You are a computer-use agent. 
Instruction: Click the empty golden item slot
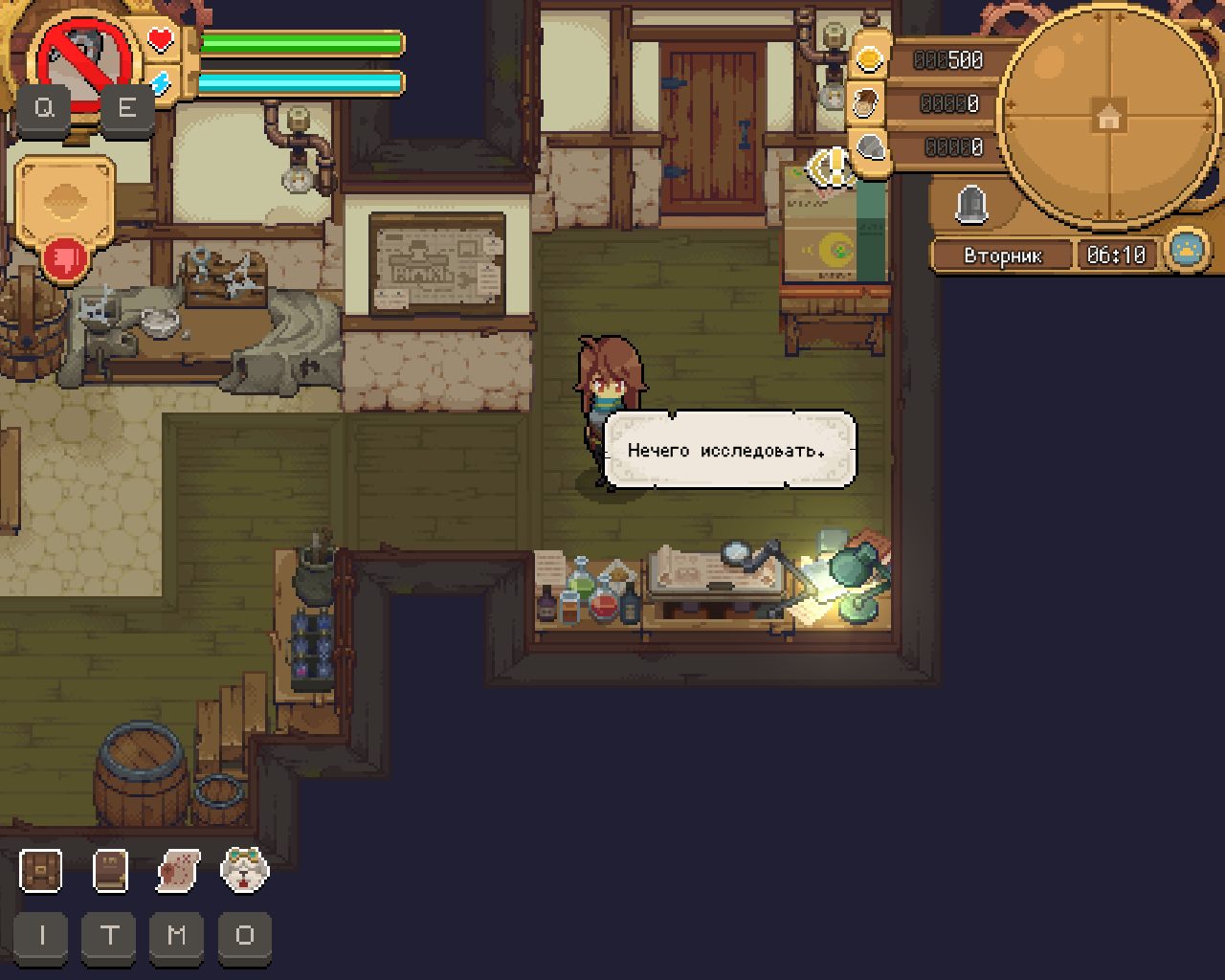[x=65, y=200]
